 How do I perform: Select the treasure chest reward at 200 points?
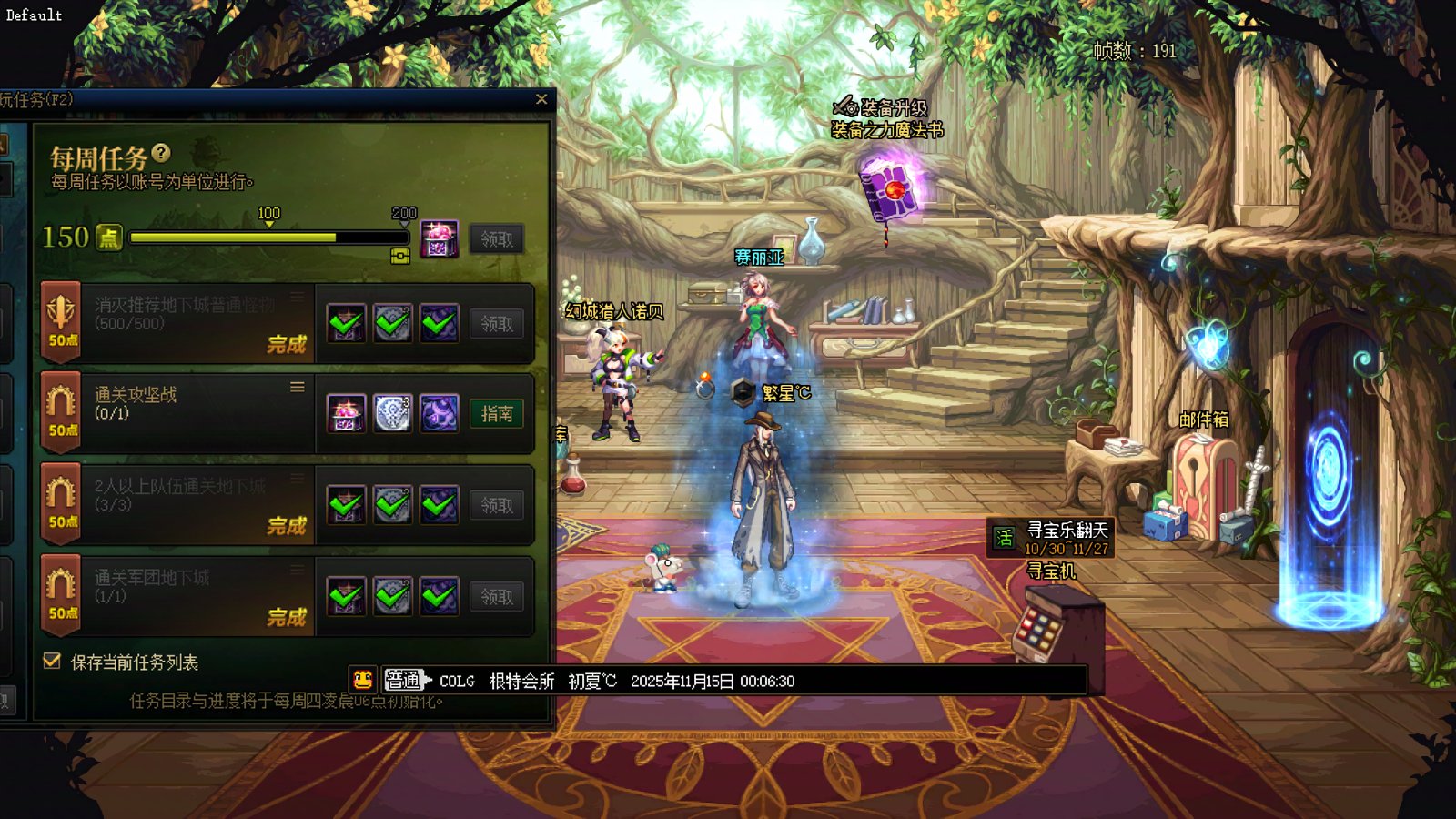pyautogui.click(x=439, y=238)
